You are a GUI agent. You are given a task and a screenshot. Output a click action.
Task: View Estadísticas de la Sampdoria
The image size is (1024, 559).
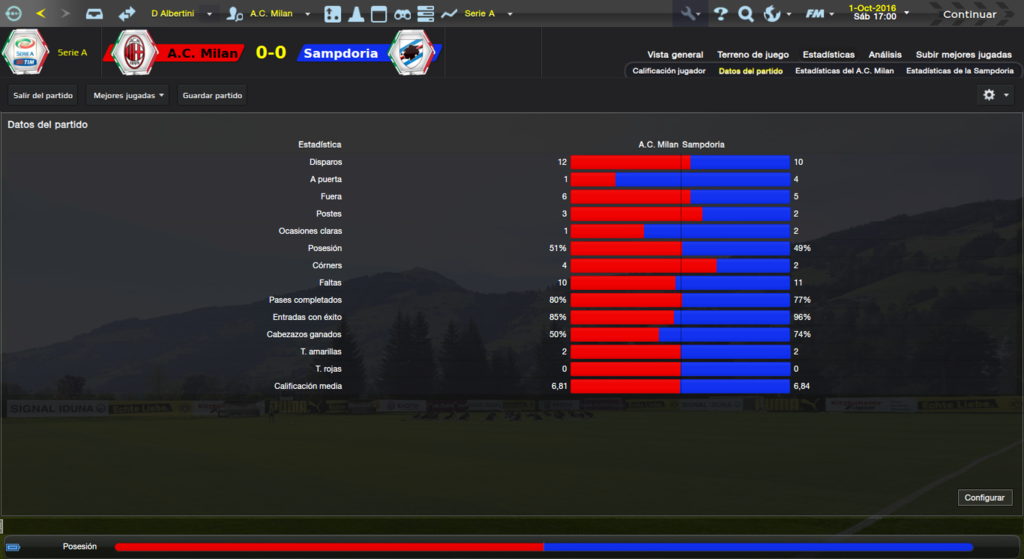[x=959, y=71]
